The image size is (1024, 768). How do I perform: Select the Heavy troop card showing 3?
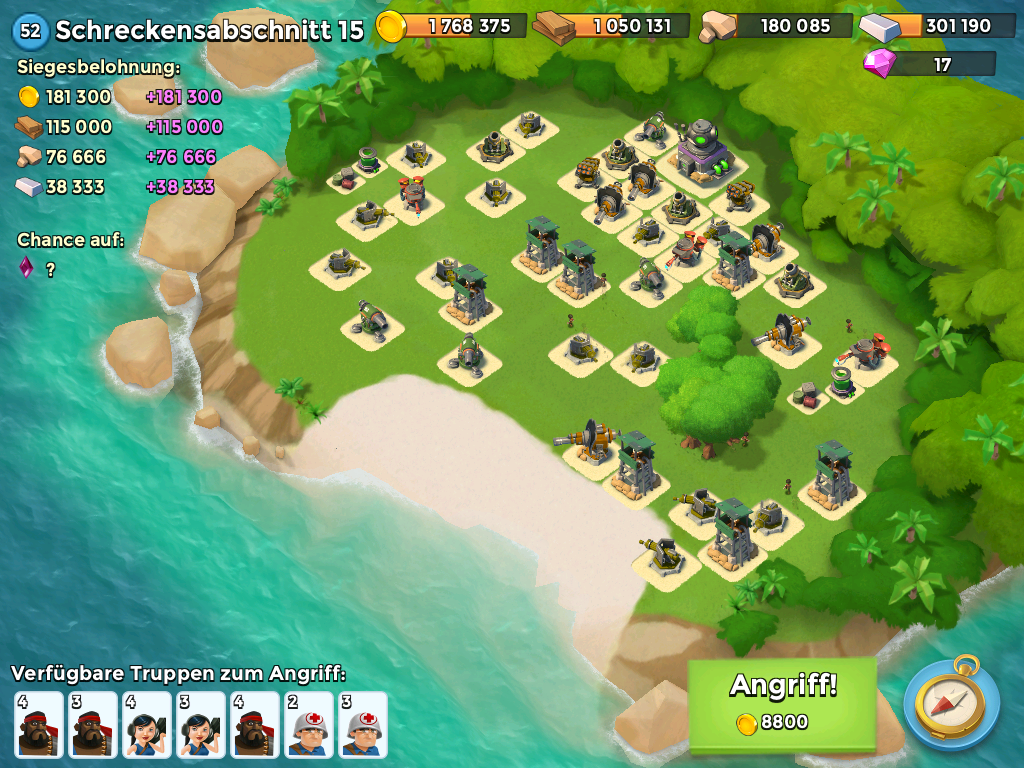click(92, 724)
